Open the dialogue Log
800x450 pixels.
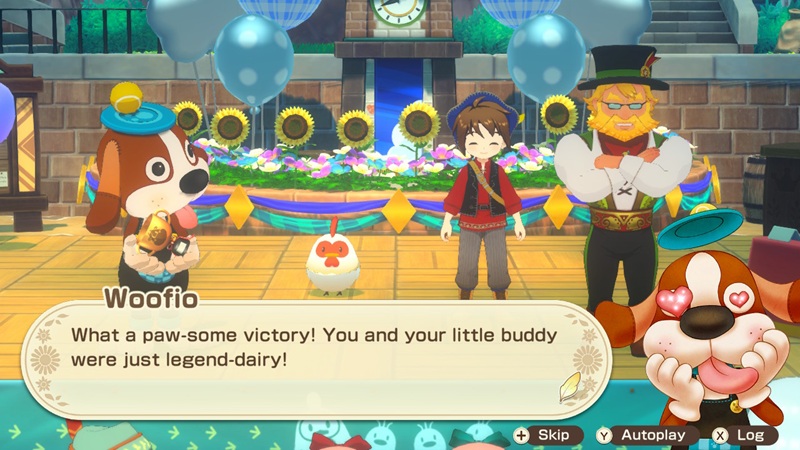tap(739, 435)
